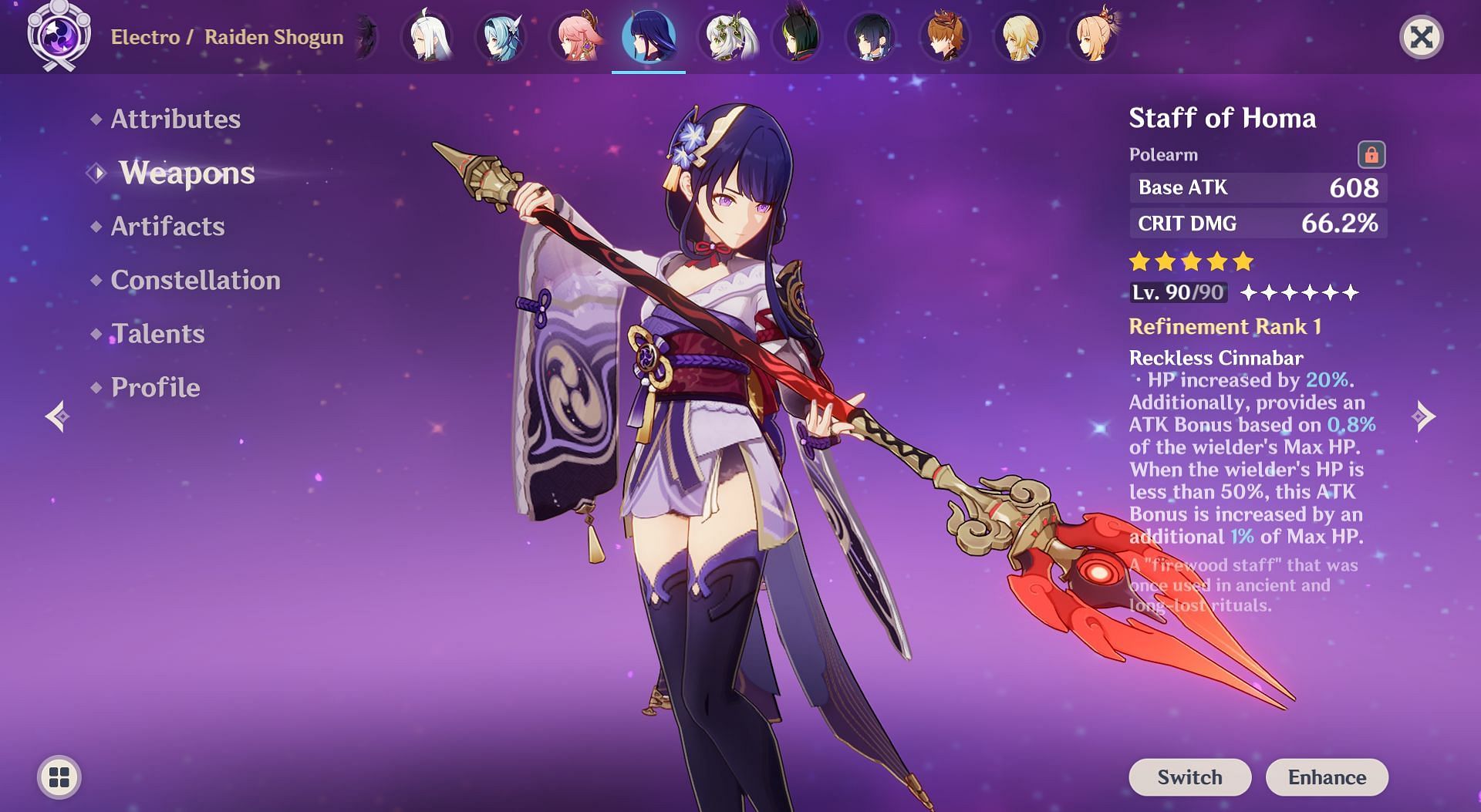Image resolution: width=1481 pixels, height=812 pixels.
Task: Close the character screen
Action: point(1421,37)
